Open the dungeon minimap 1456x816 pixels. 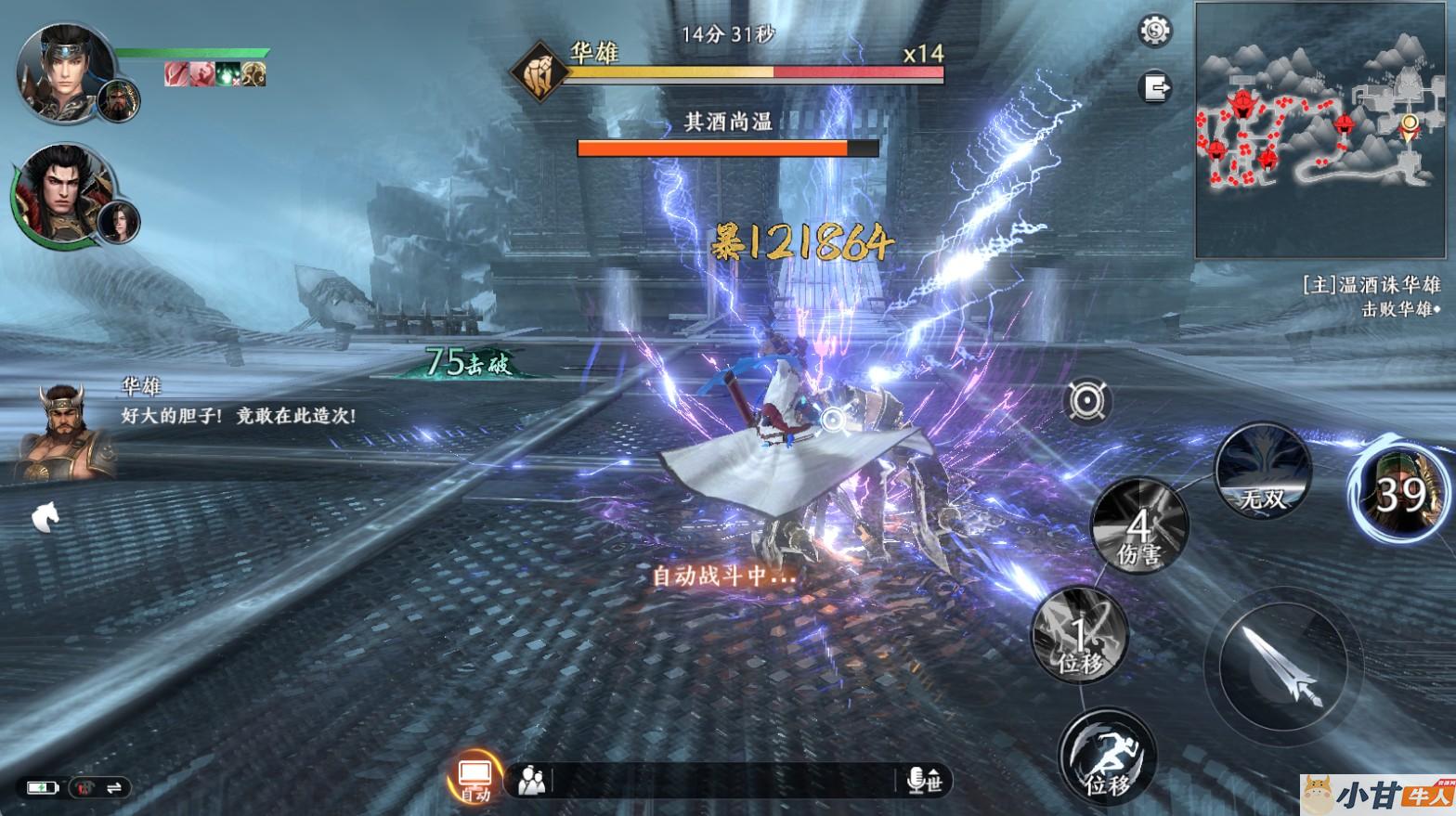[1319, 130]
